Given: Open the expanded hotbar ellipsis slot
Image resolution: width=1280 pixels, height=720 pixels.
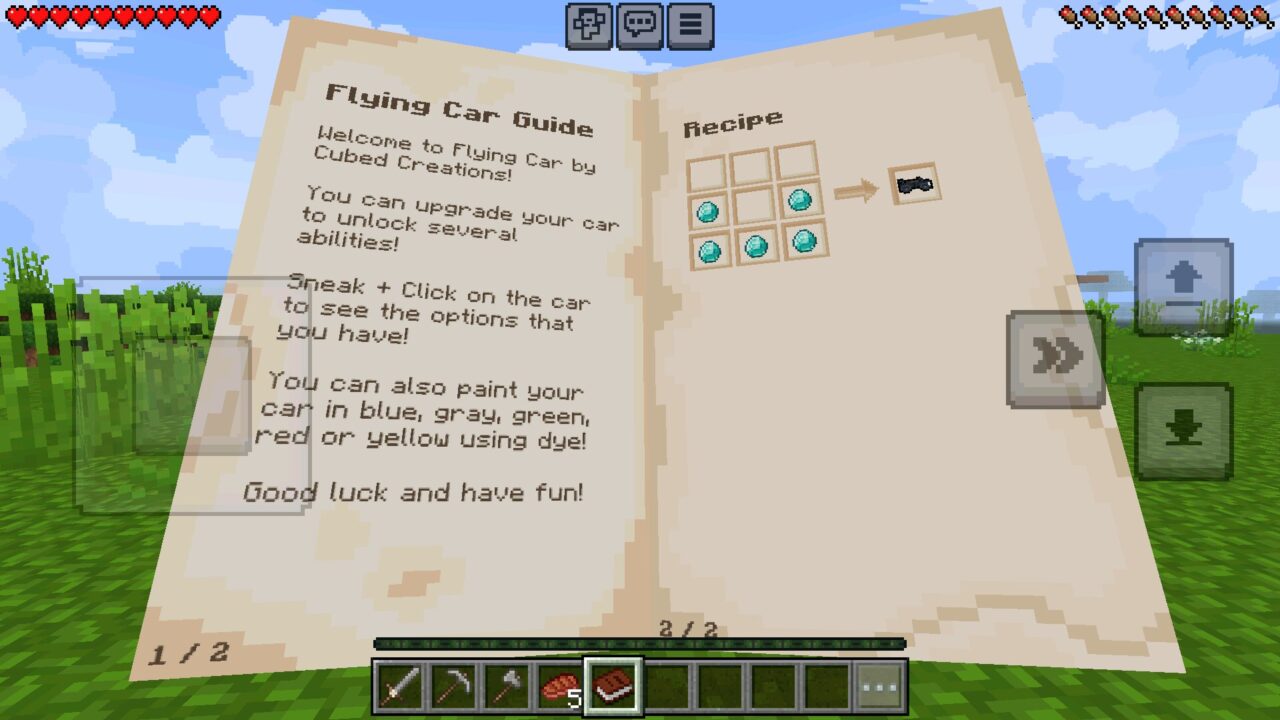Looking at the screenshot, I should pos(879,688).
